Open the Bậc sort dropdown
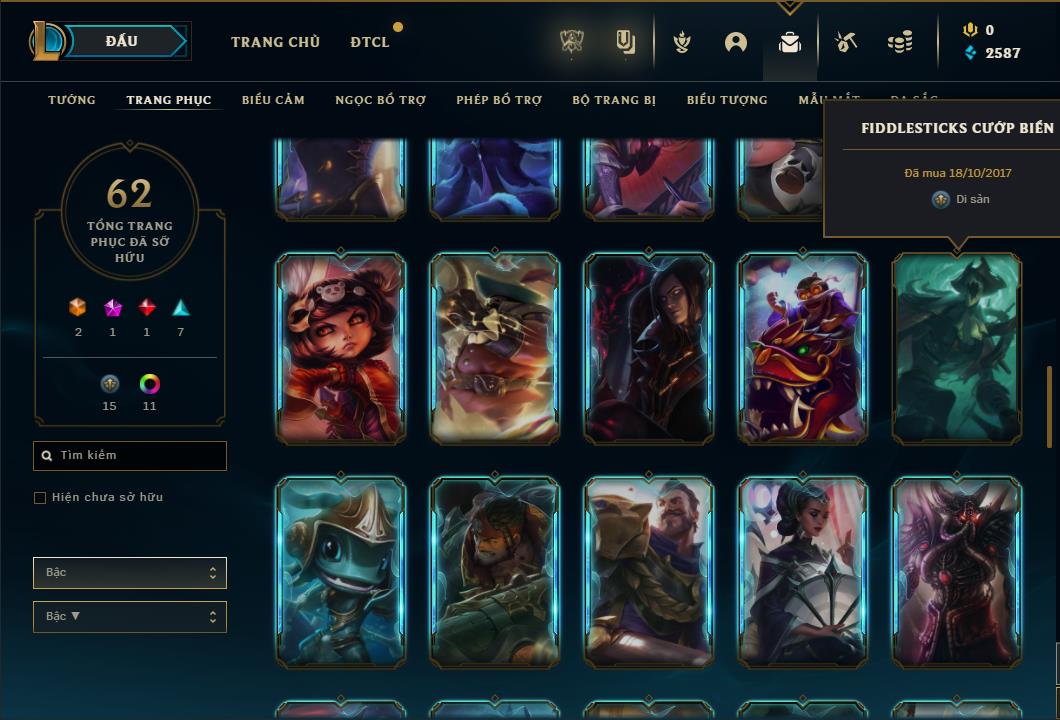The width and height of the screenshot is (1060, 720). coord(130,573)
